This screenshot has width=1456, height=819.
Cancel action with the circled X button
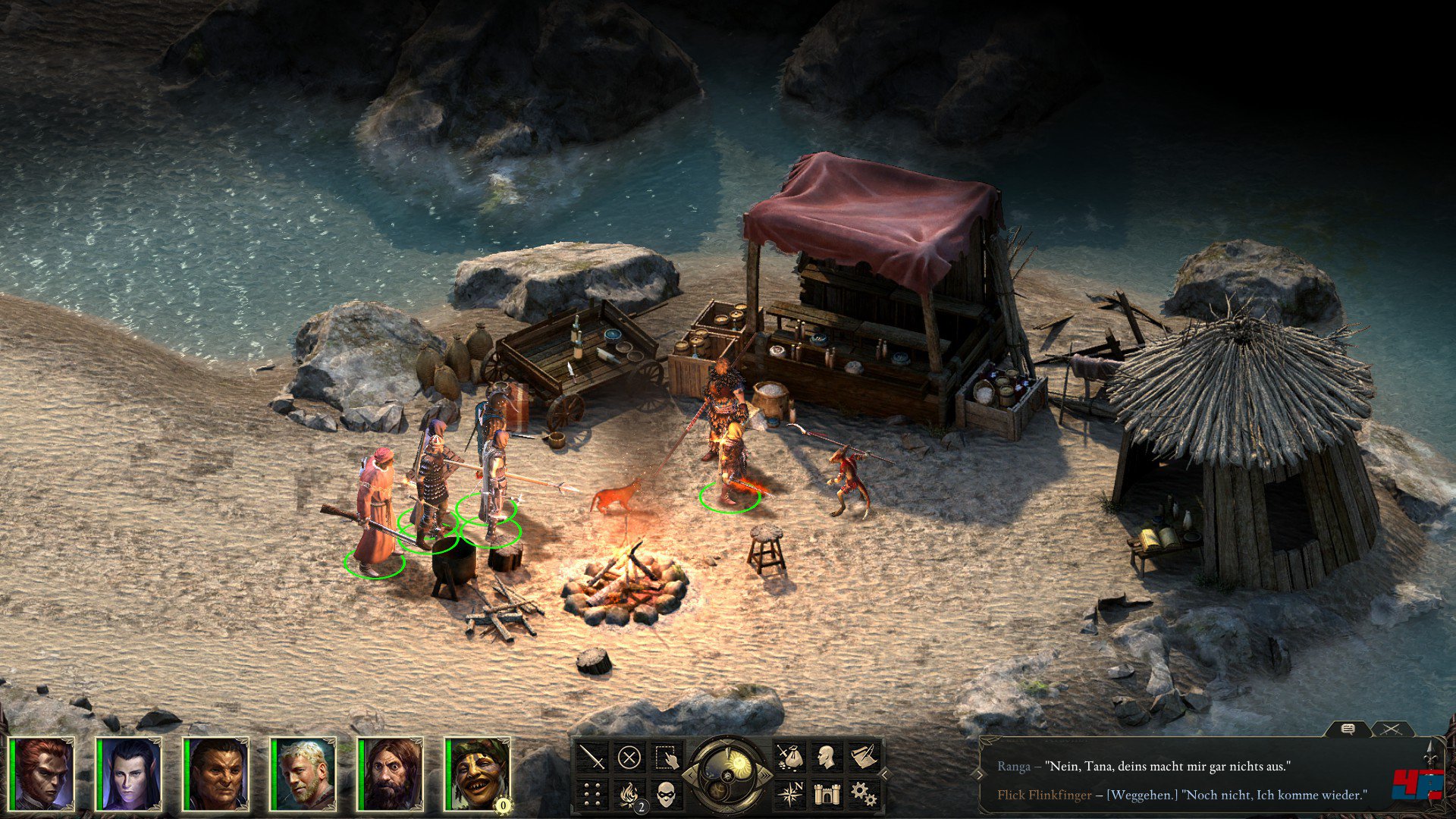tap(629, 757)
